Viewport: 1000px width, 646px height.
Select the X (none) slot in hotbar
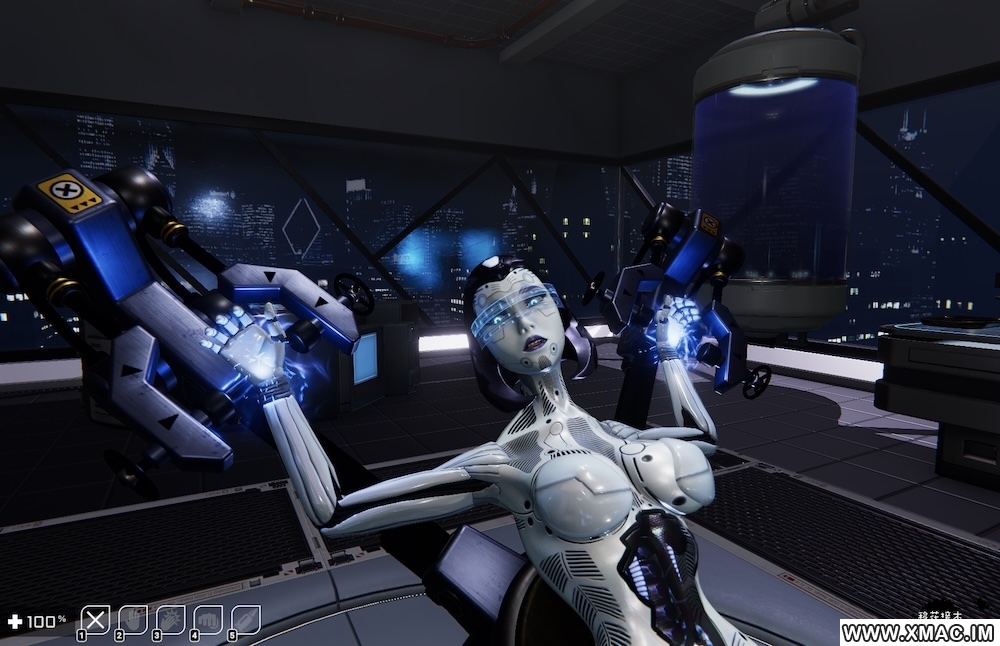pyautogui.click(x=95, y=620)
